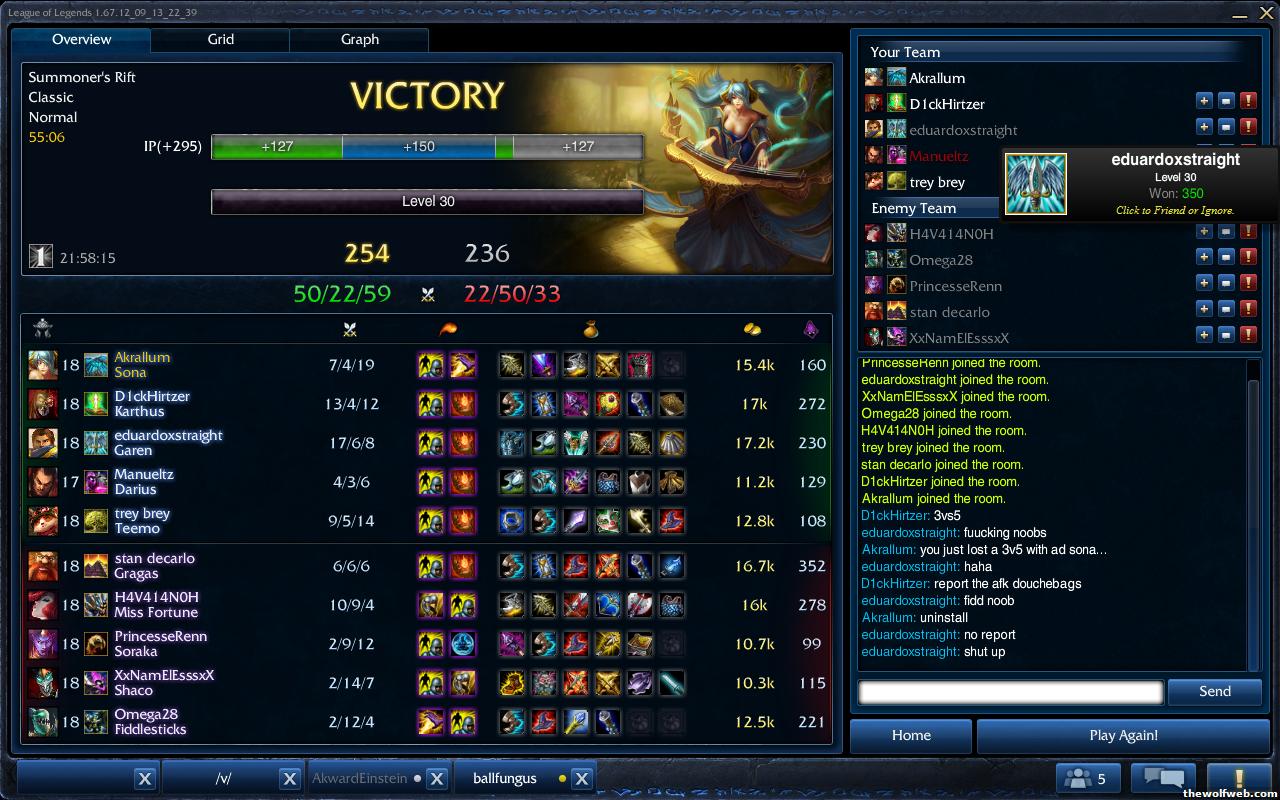Open the exclamation mark notifications button
This screenshot has height=800, width=1280.
(1239, 778)
